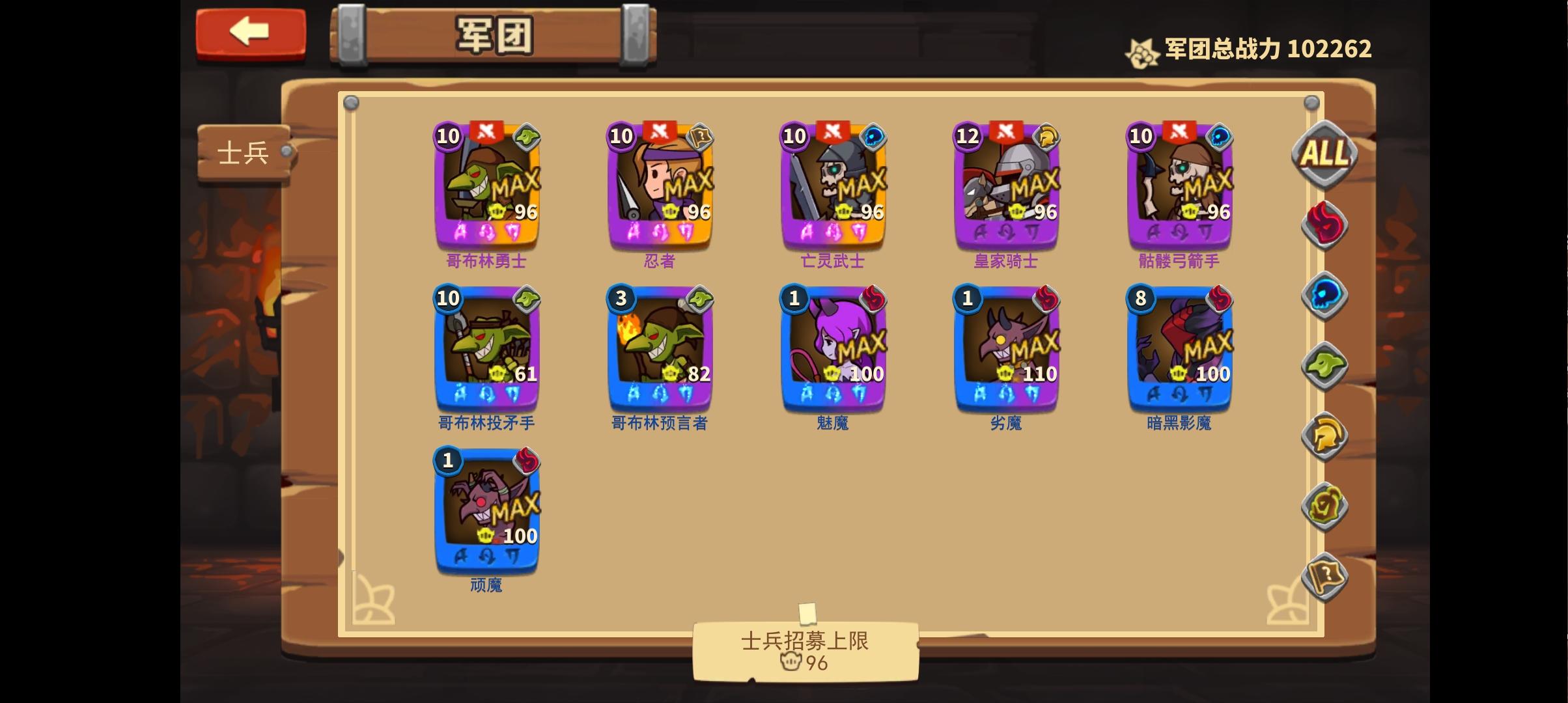Select the green goblin faction filter
1568x703 pixels.
point(1324,366)
